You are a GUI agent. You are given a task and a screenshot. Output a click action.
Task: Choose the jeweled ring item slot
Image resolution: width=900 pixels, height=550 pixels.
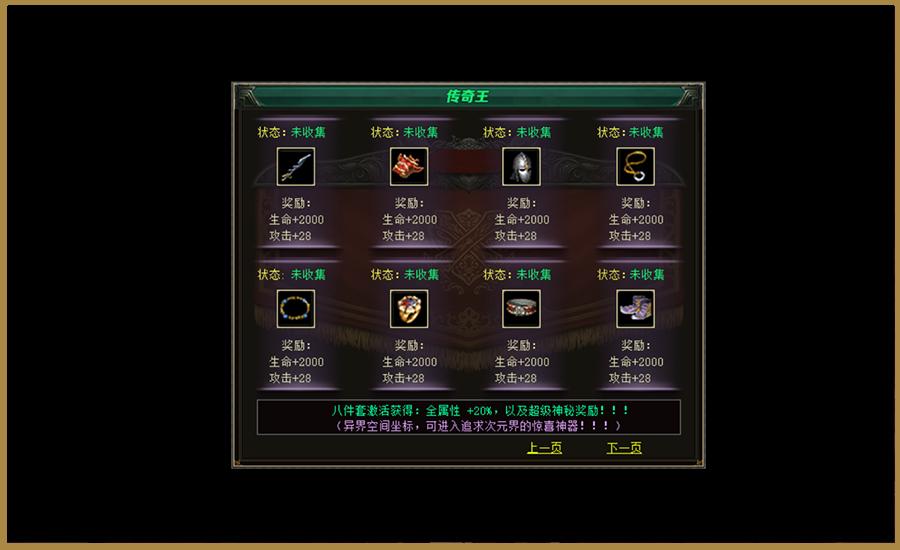409,308
